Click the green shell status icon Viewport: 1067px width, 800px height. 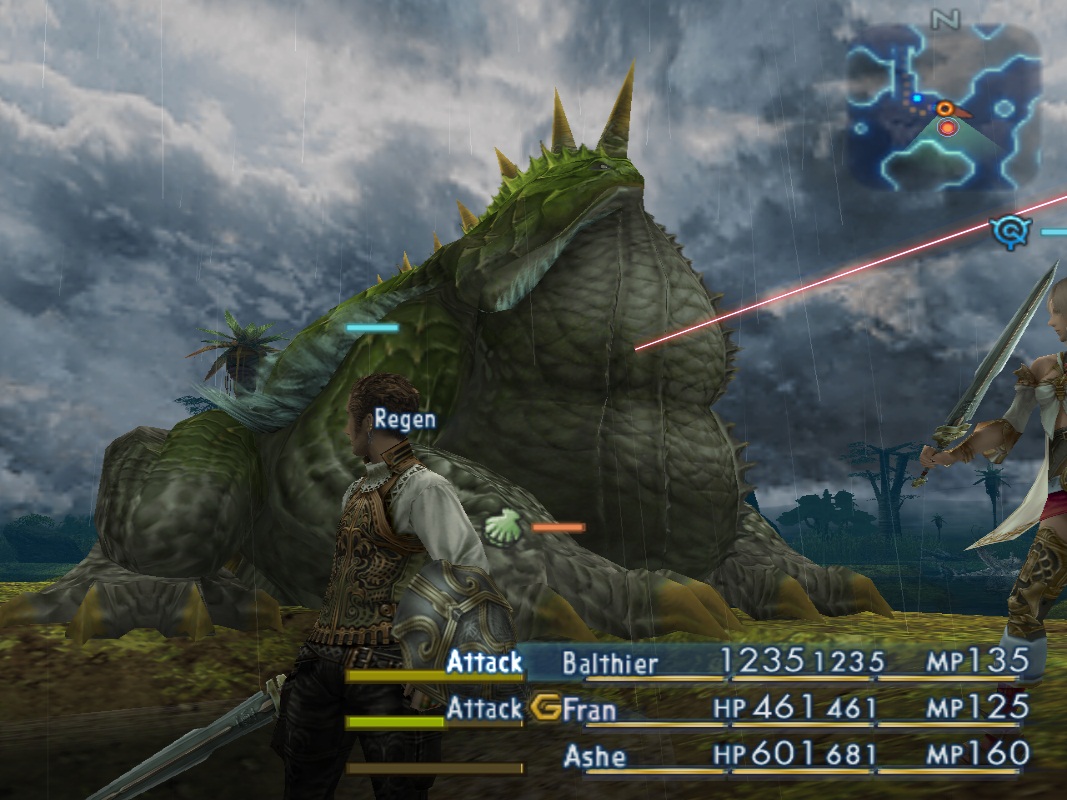point(503,524)
